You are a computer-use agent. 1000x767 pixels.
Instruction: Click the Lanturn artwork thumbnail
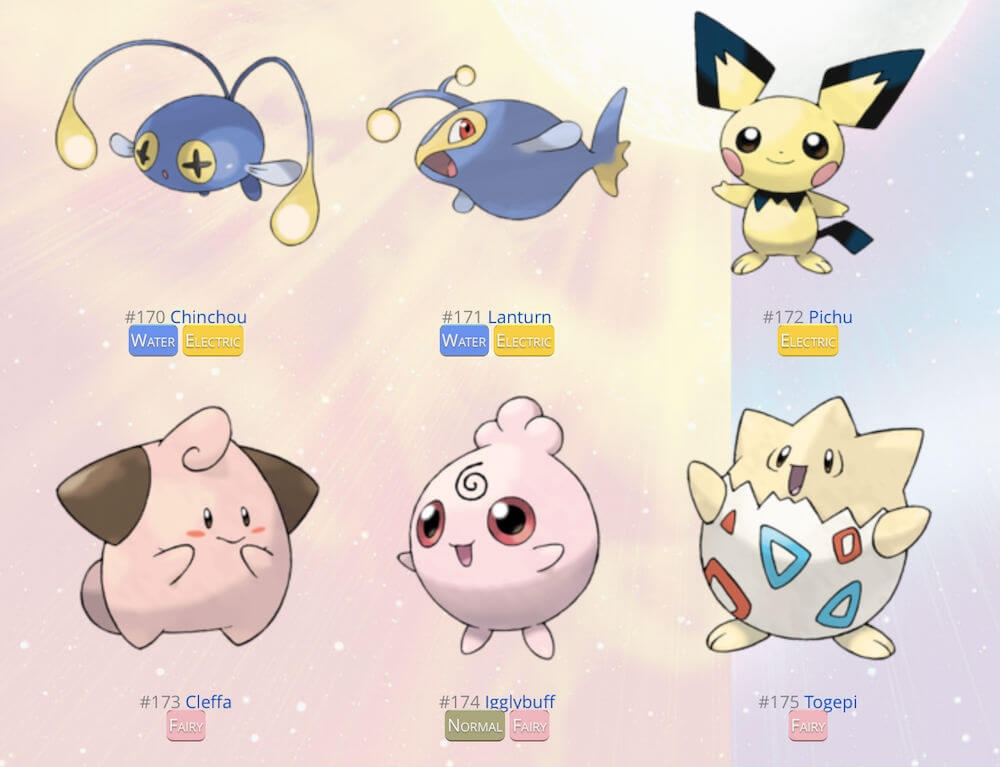497,145
